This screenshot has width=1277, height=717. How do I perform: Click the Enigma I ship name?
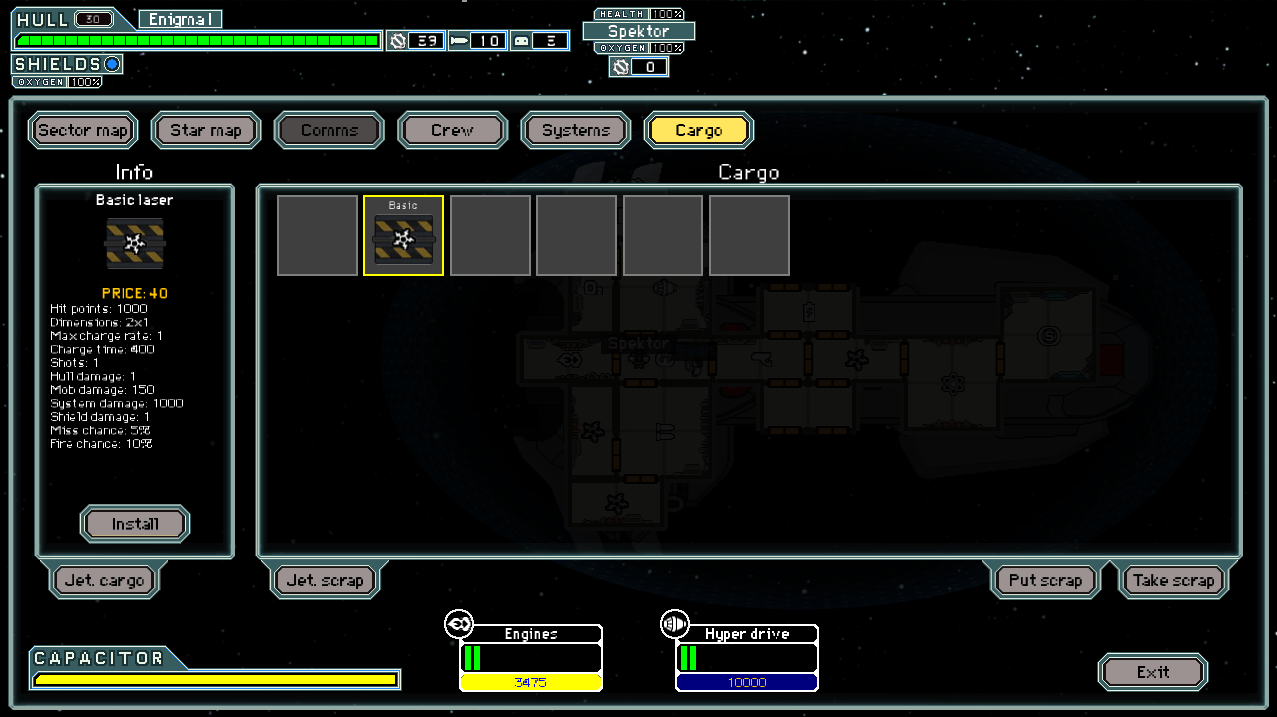[180, 19]
